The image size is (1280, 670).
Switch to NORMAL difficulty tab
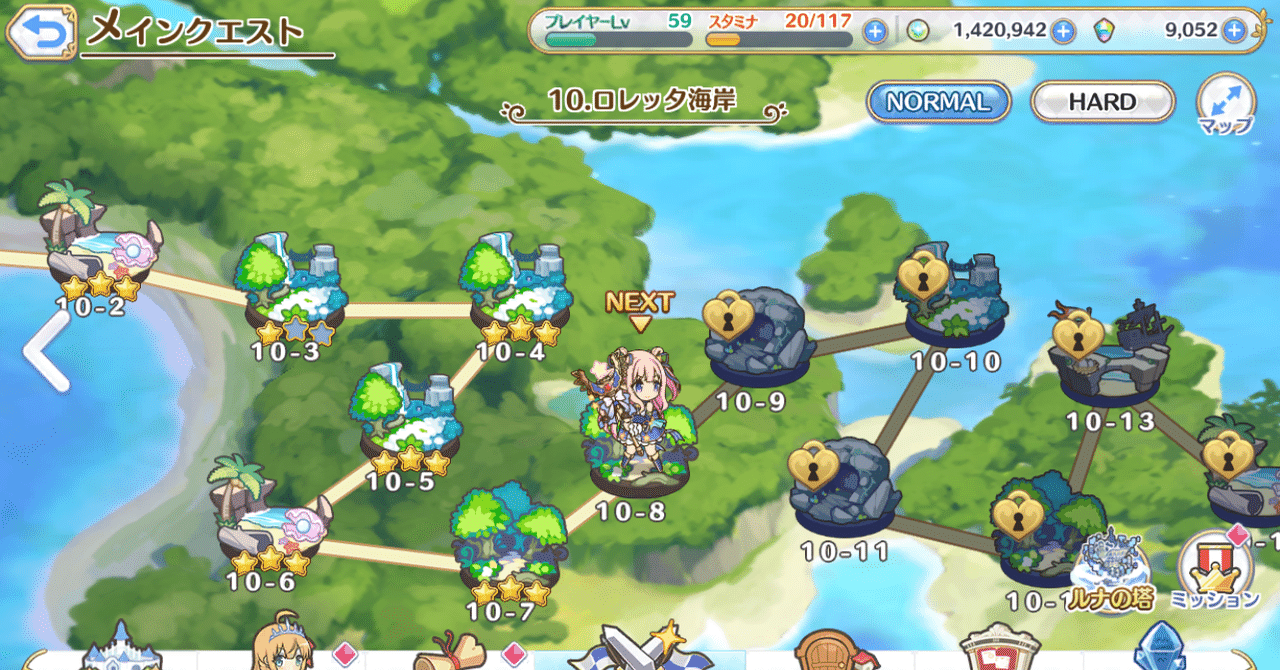pyautogui.click(x=938, y=102)
